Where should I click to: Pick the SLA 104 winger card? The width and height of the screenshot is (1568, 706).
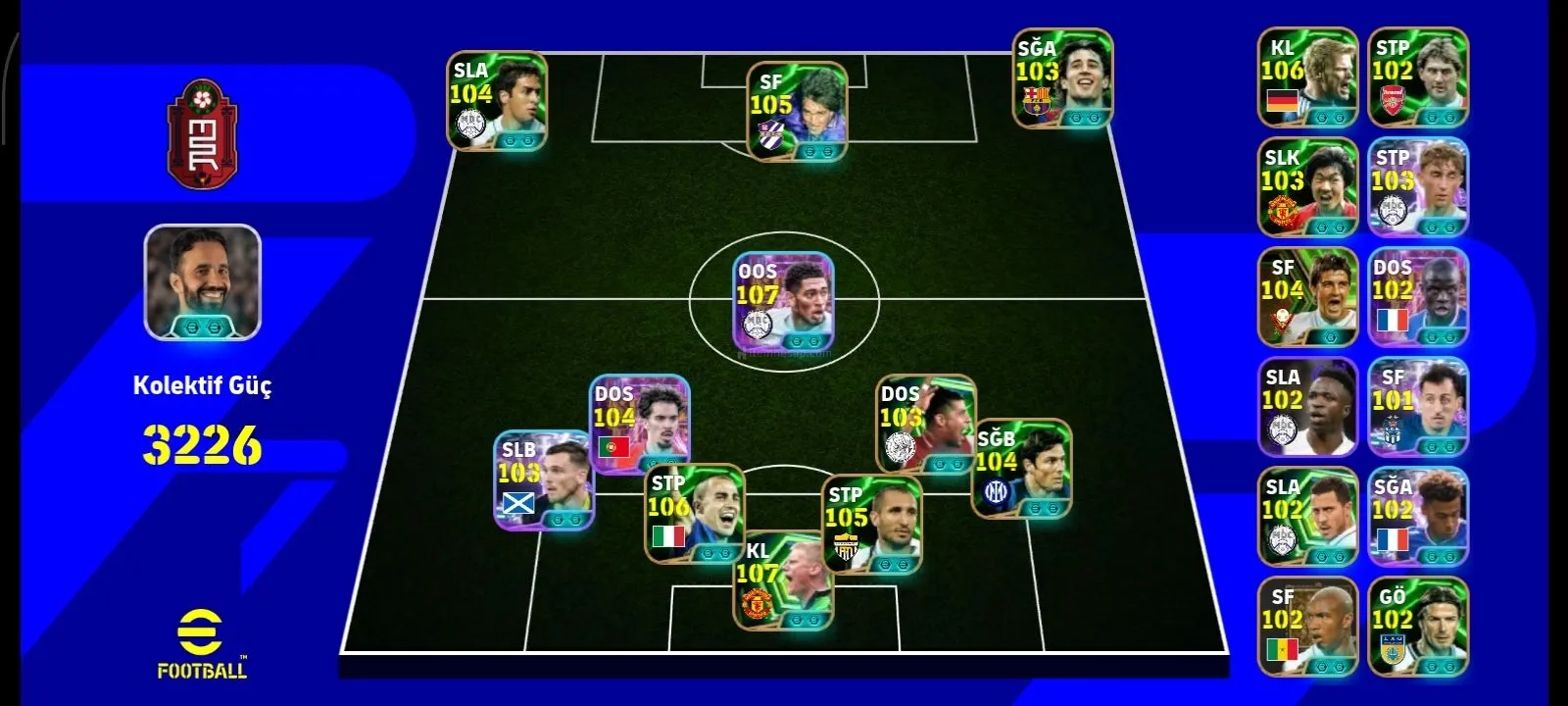[x=497, y=101]
